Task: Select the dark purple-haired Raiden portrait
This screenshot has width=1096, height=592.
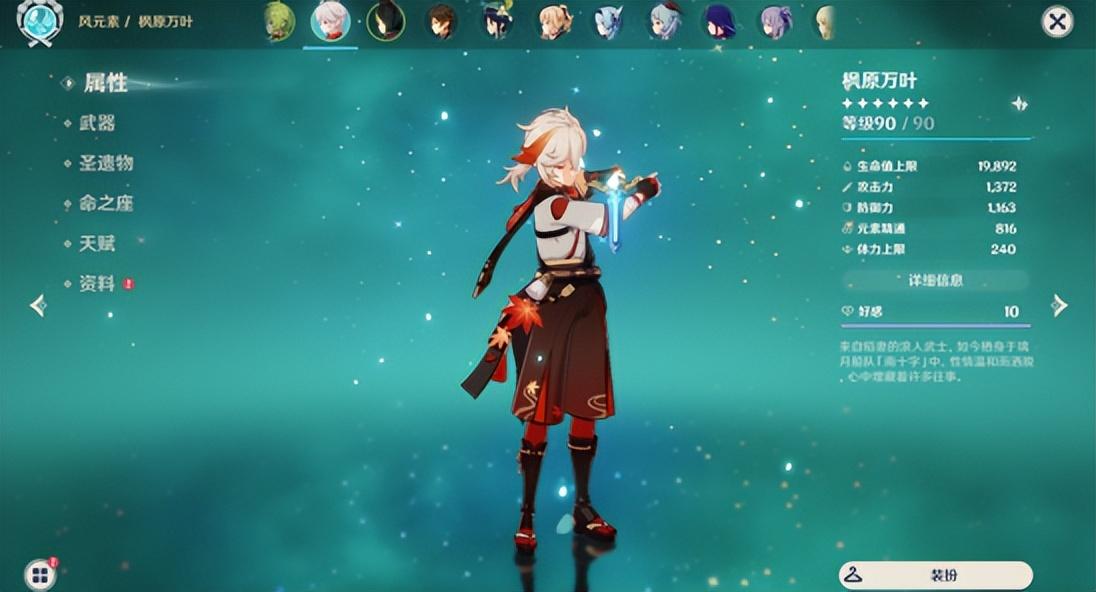Action: pos(719,21)
